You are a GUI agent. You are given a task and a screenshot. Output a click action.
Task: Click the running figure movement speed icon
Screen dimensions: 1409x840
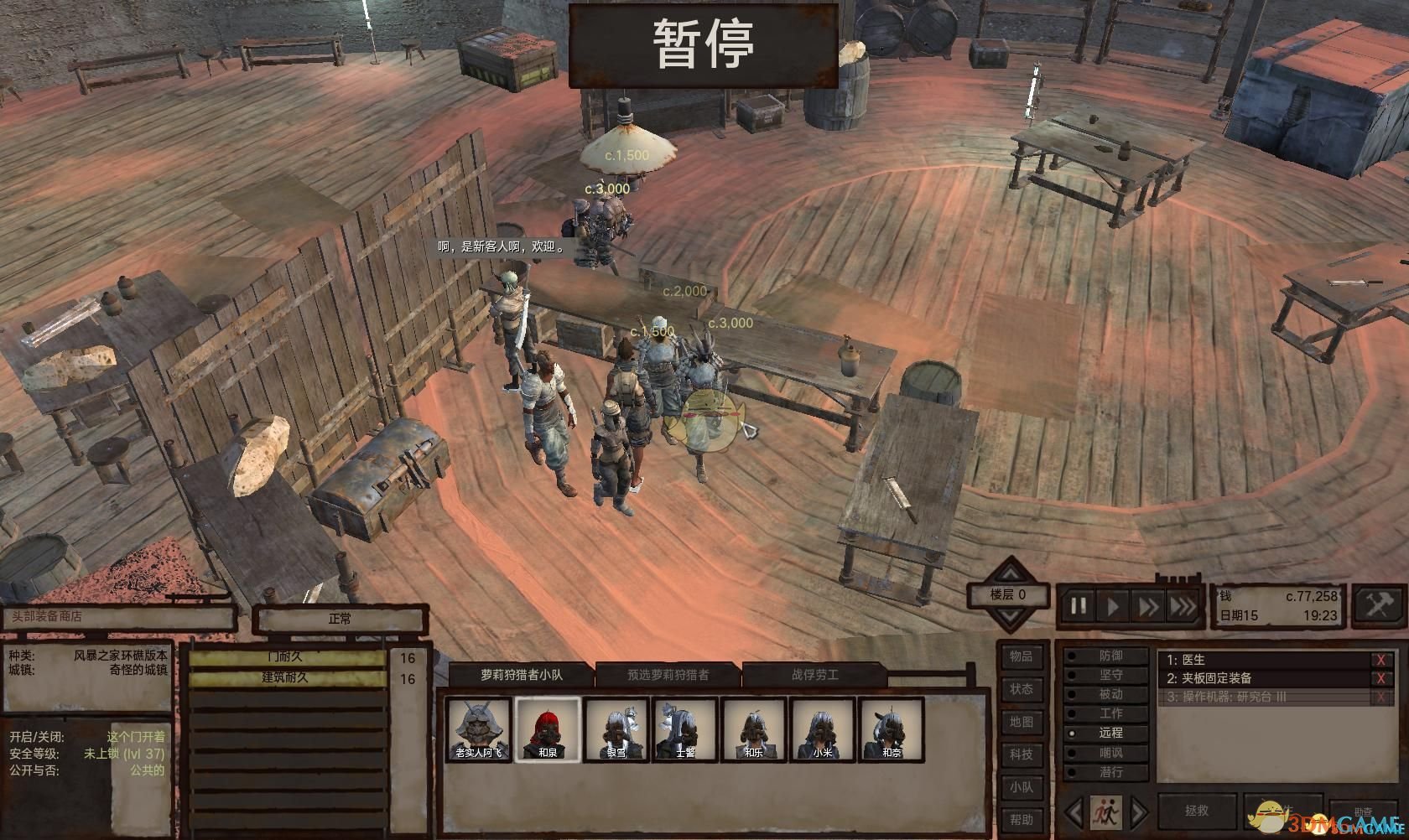[1107, 810]
